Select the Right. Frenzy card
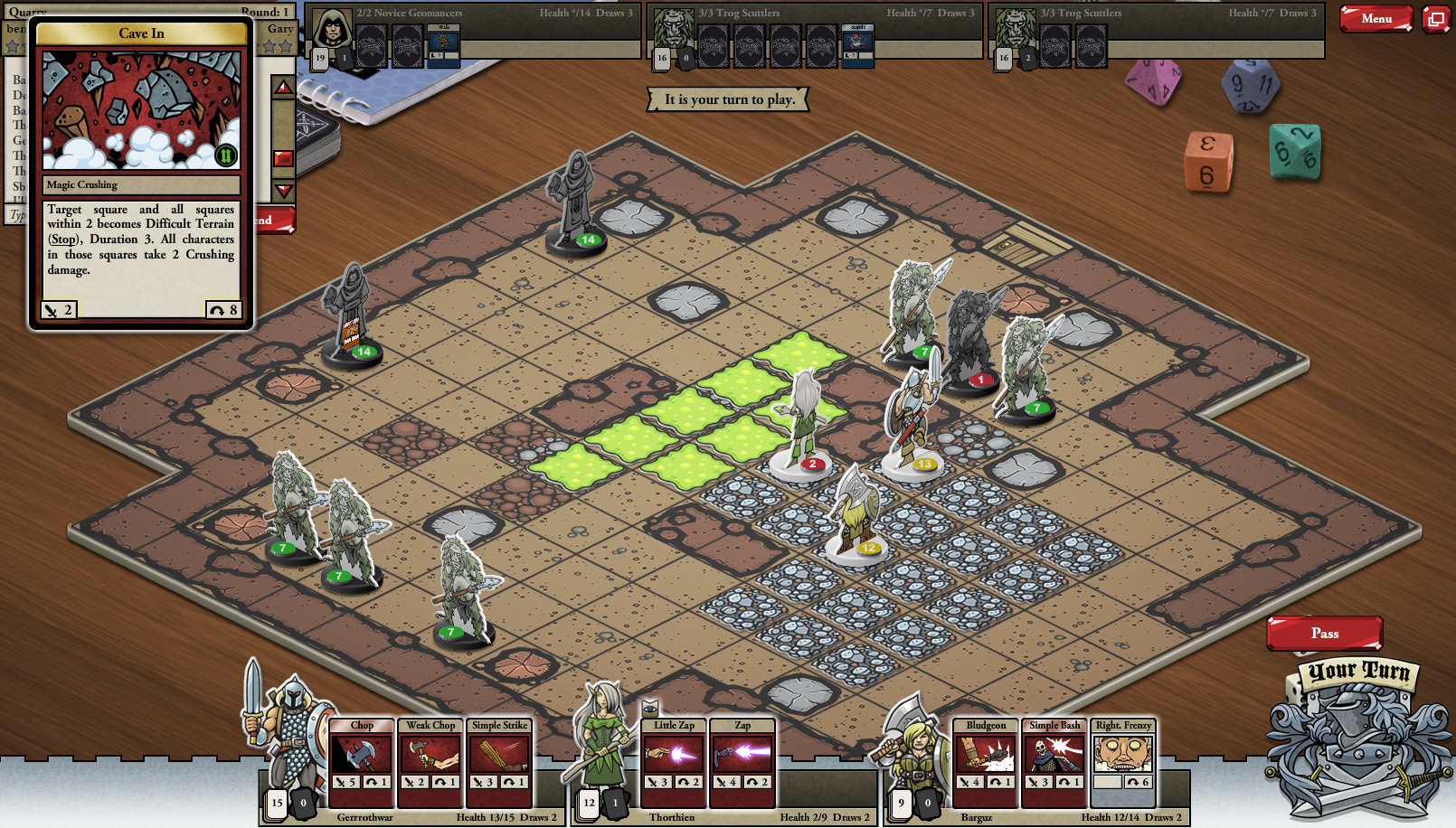 pyautogui.click(x=1123, y=761)
